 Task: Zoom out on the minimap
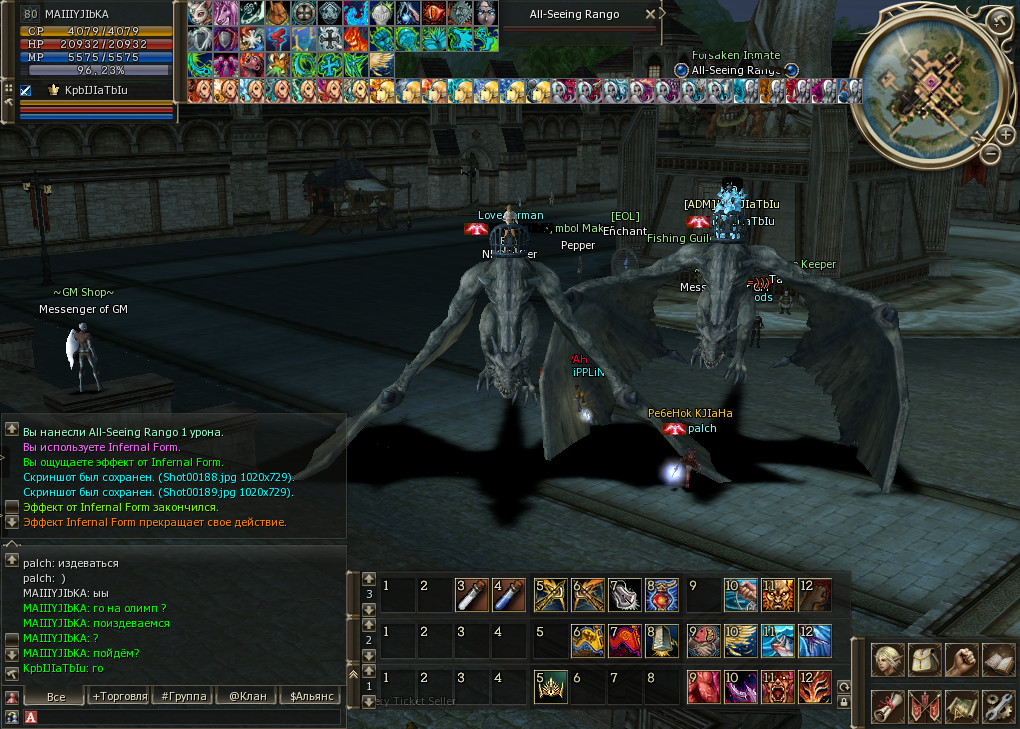pyautogui.click(x=989, y=154)
